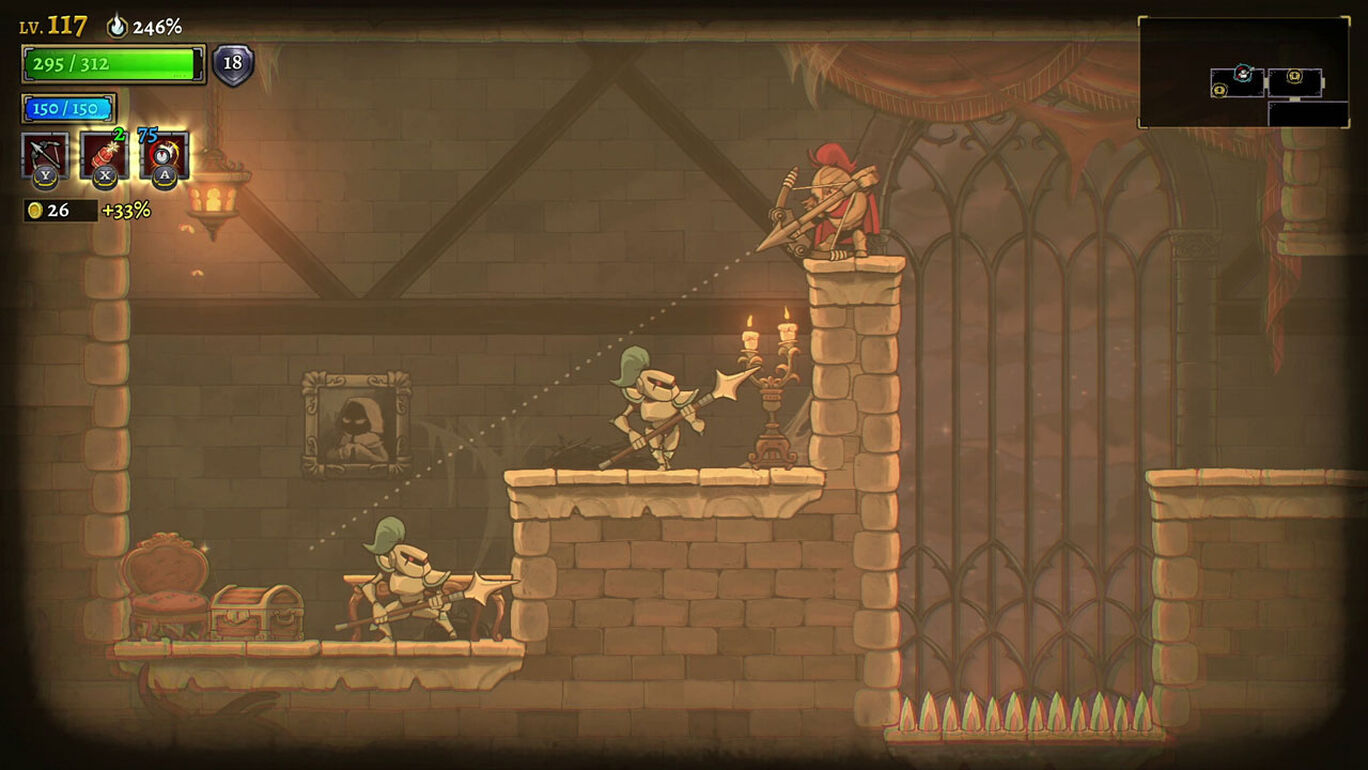Select the LV. 117 level label
1368x770 pixels.
click(52, 25)
